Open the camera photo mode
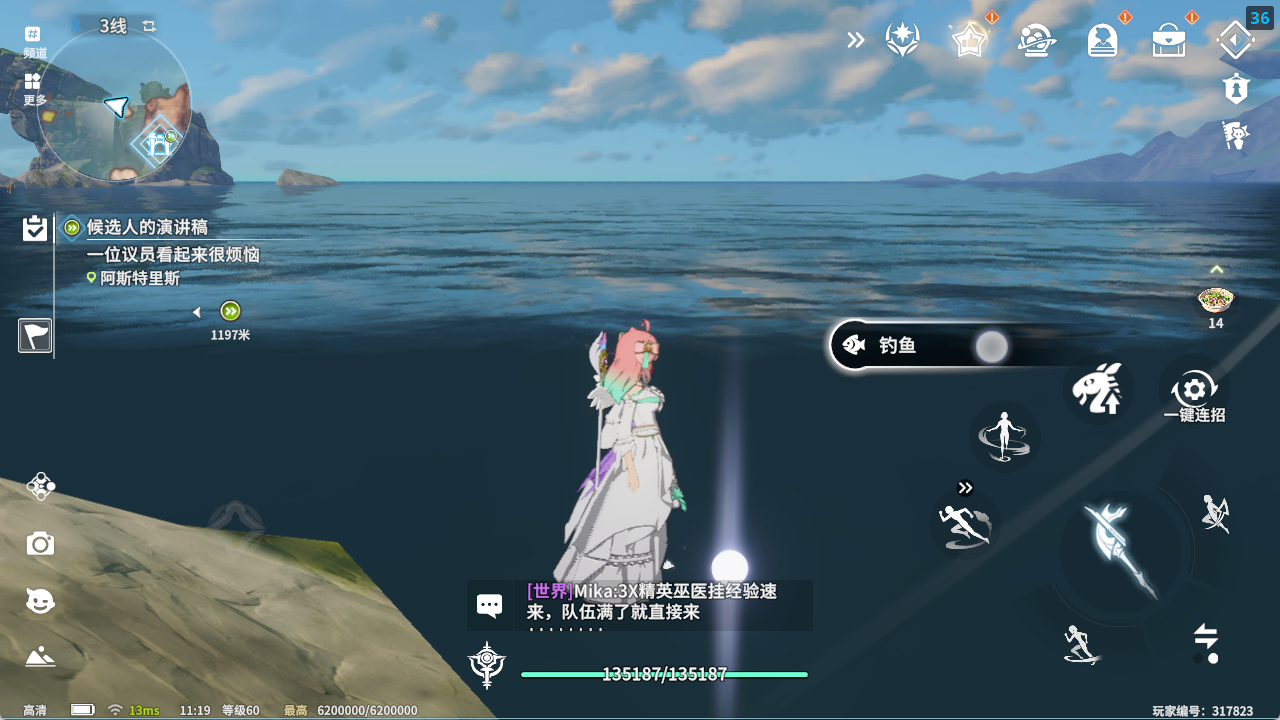This screenshot has height=720, width=1280. 40,544
